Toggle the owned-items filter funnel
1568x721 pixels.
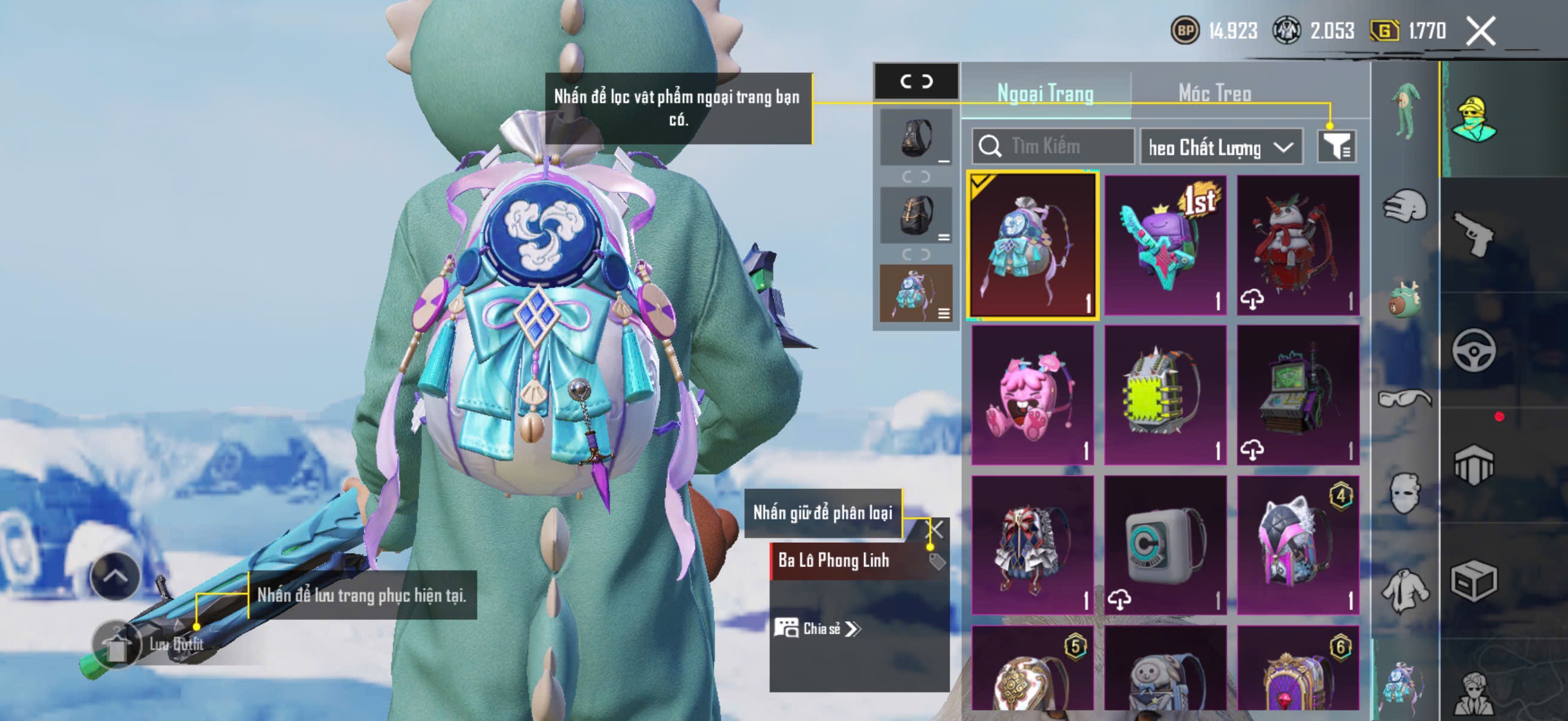pos(1337,146)
